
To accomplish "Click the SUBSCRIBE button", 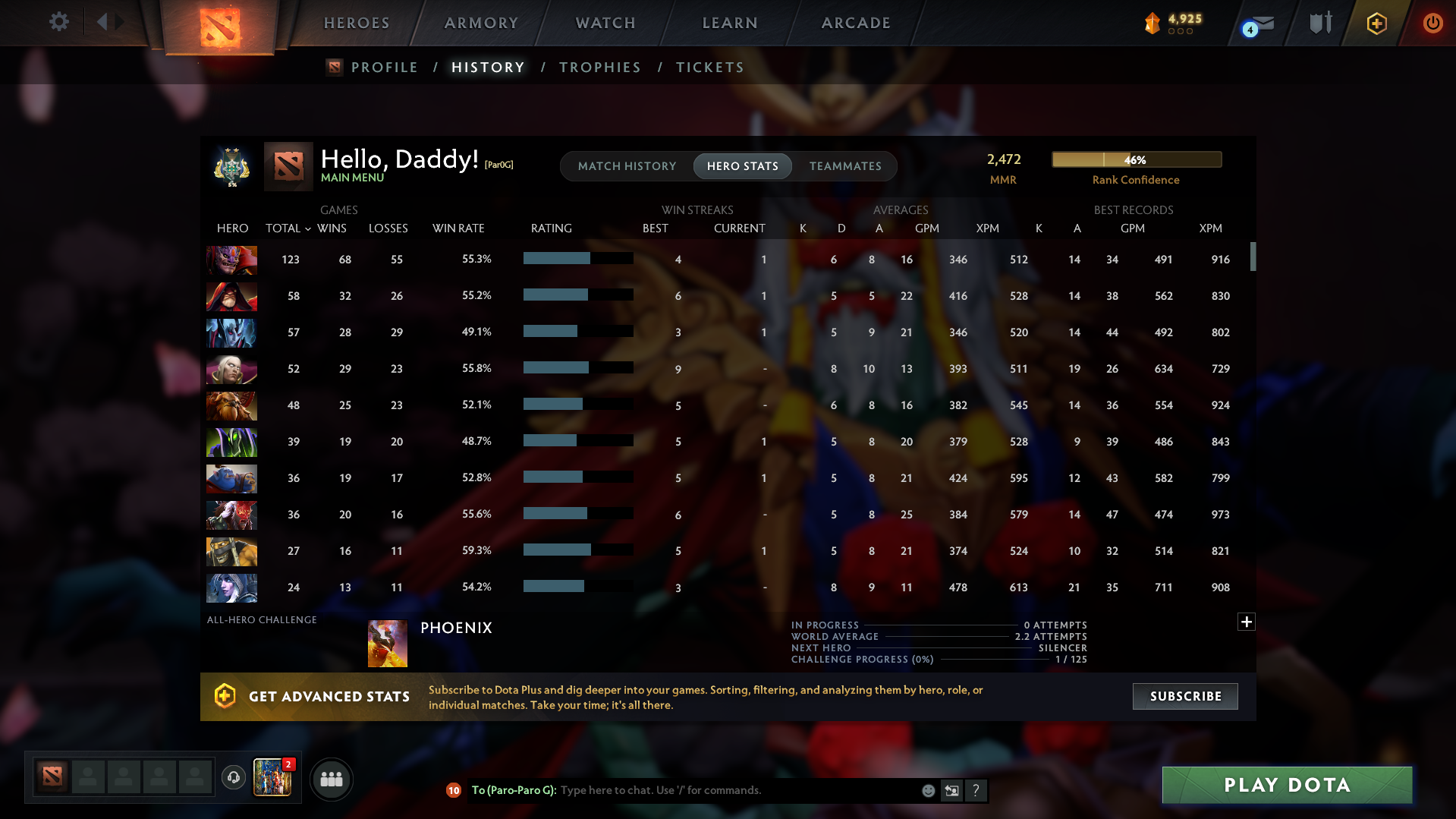I will click(x=1184, y=696).
